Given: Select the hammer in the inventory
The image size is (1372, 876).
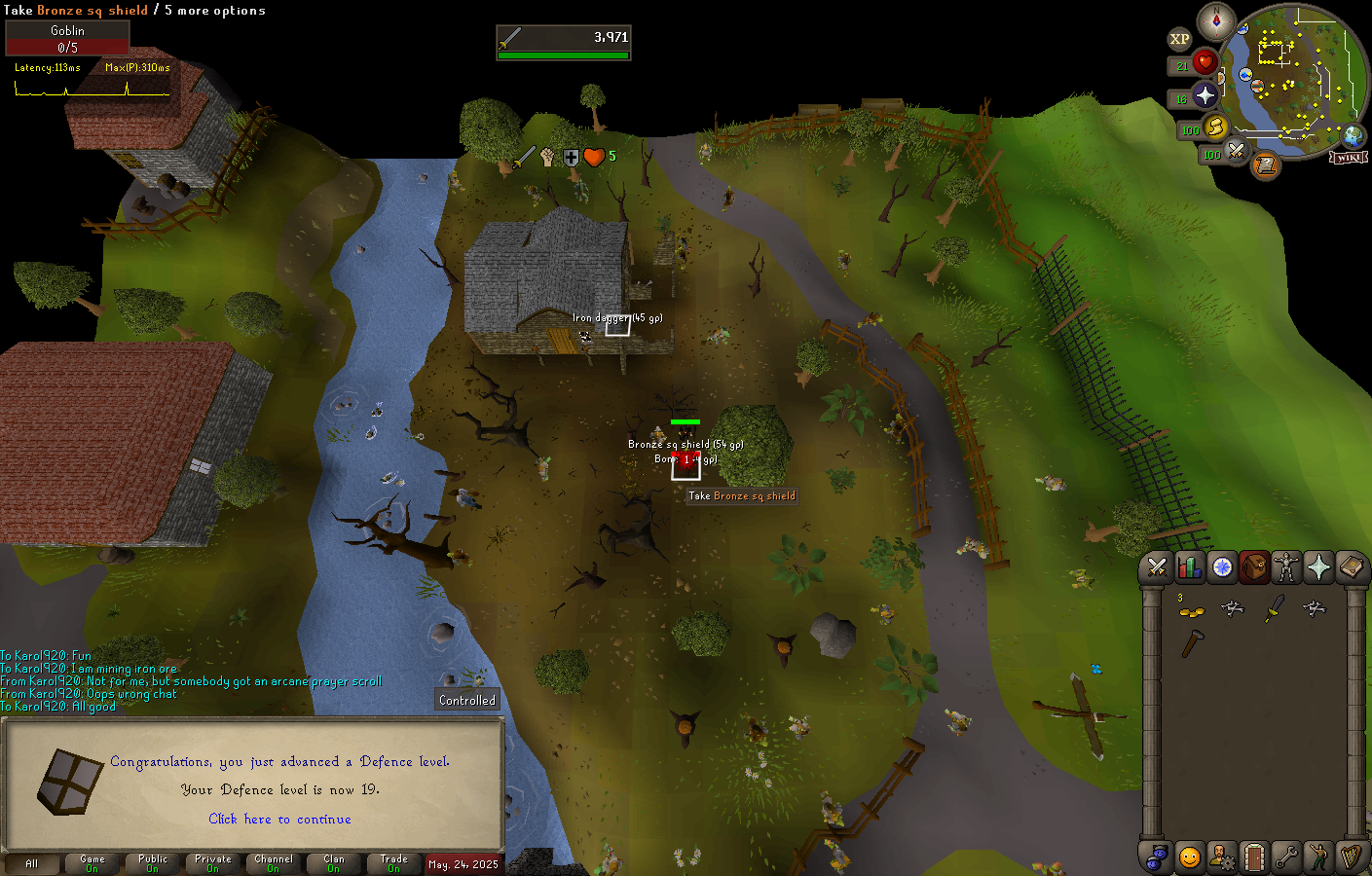Looking at the screenshot, I should pos(1192,643).
